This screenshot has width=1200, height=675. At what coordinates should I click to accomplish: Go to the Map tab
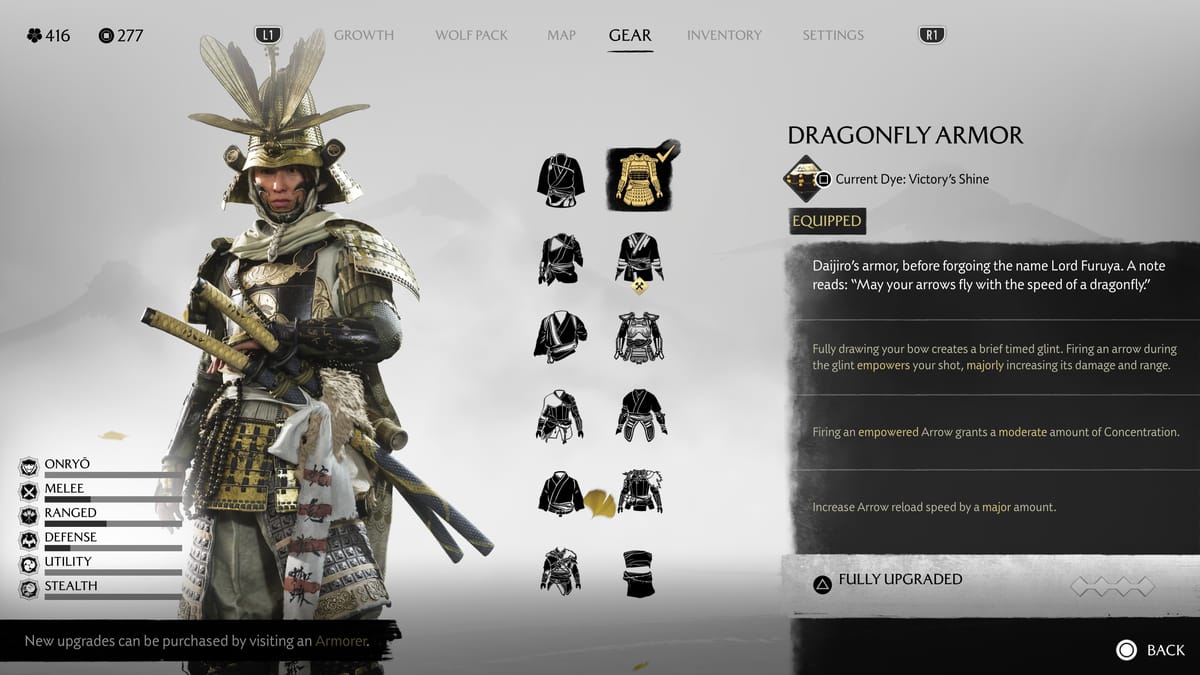[x=561, y=35]
